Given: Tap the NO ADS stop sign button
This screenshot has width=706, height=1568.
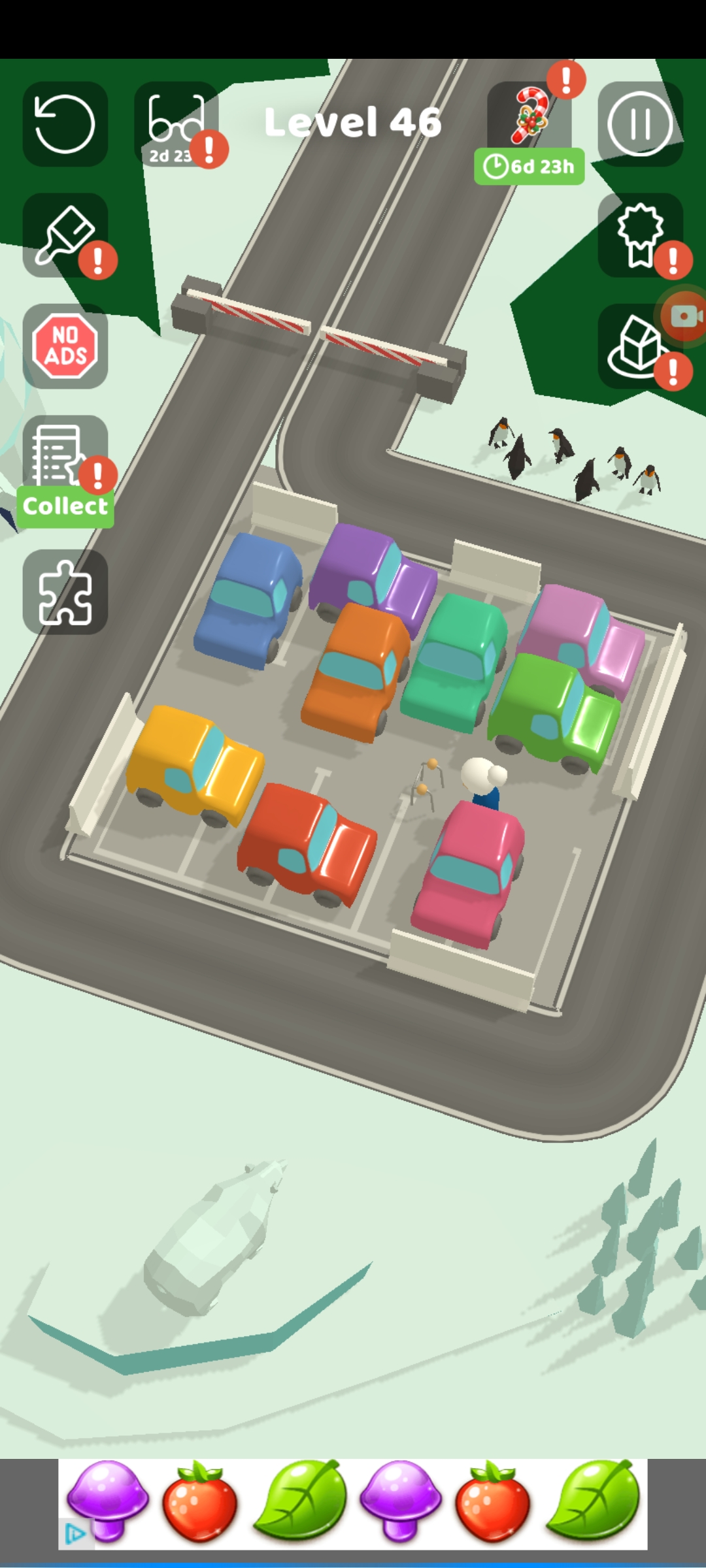Looking at the screenshot, I should [x=65, y=346].
